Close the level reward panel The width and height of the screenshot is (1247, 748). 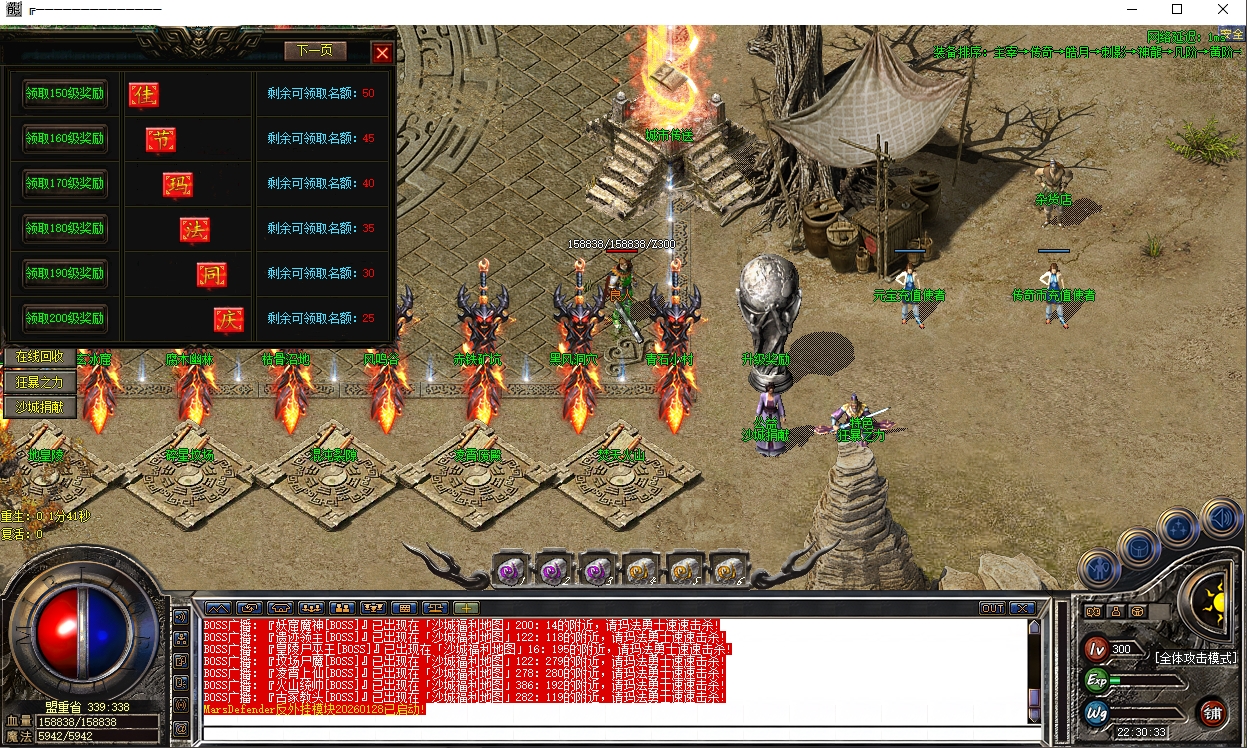click(382, 53)
